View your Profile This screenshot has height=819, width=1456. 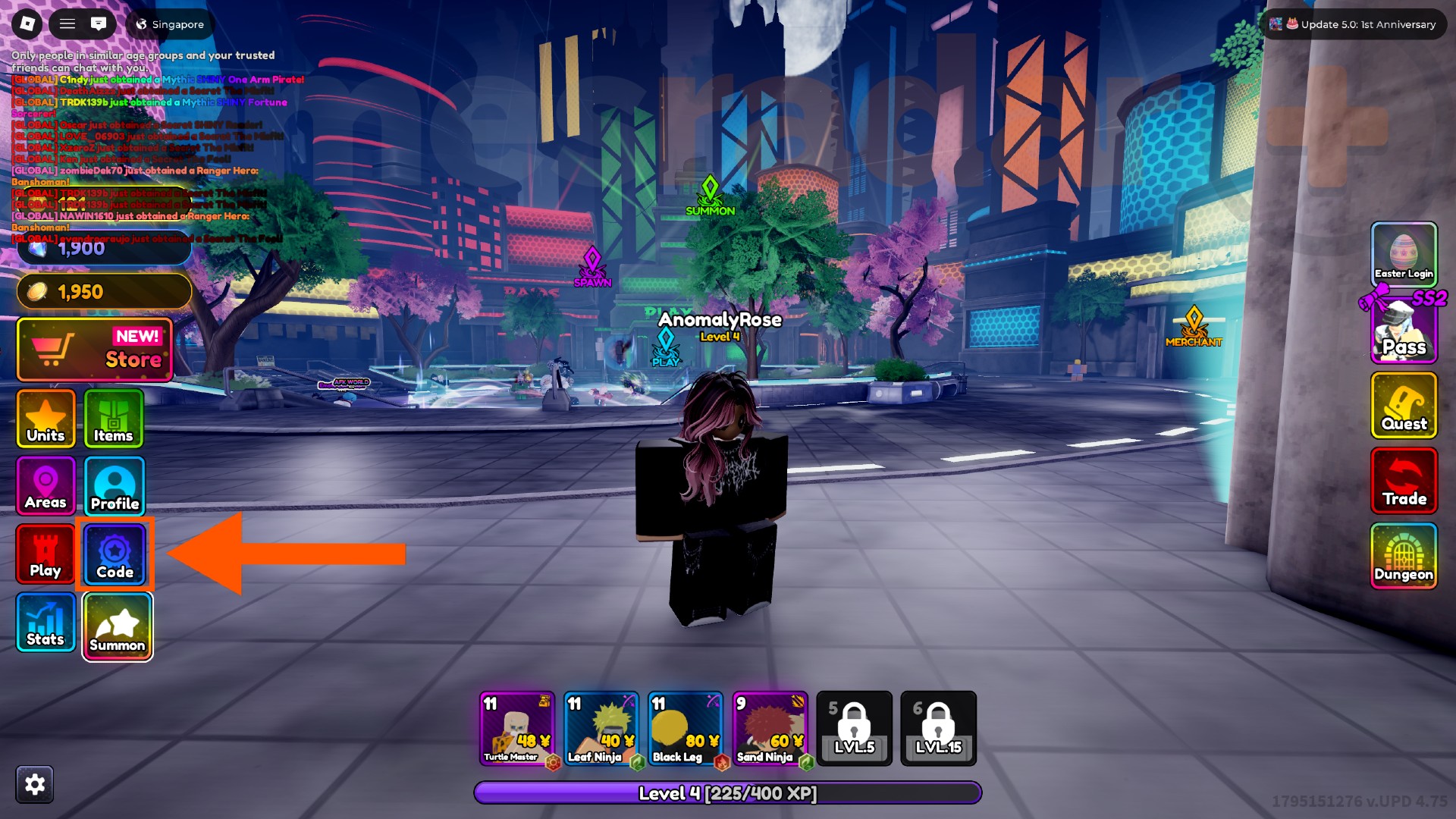click(x=114, y=486)
